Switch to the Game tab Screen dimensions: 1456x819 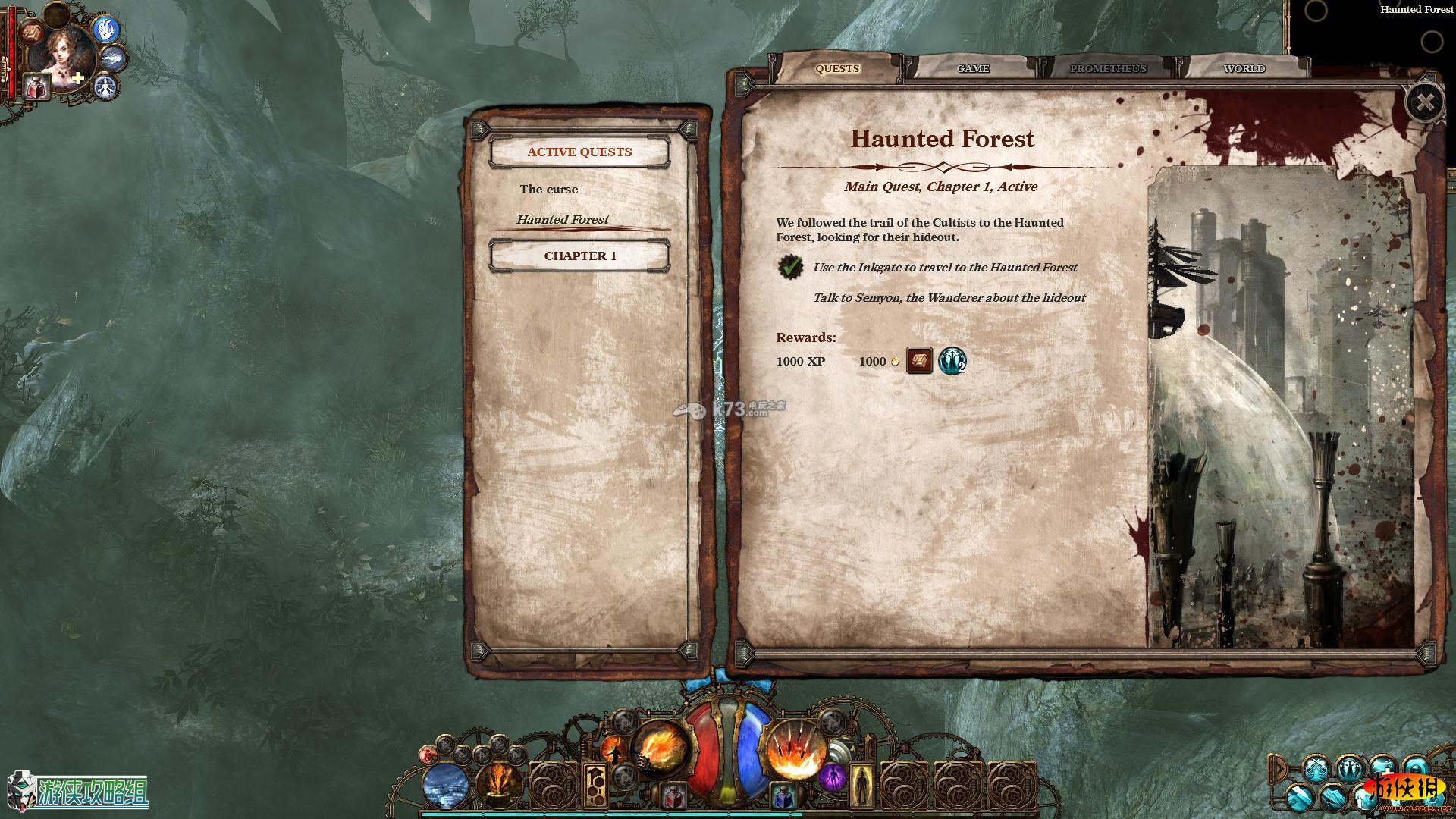973,69
